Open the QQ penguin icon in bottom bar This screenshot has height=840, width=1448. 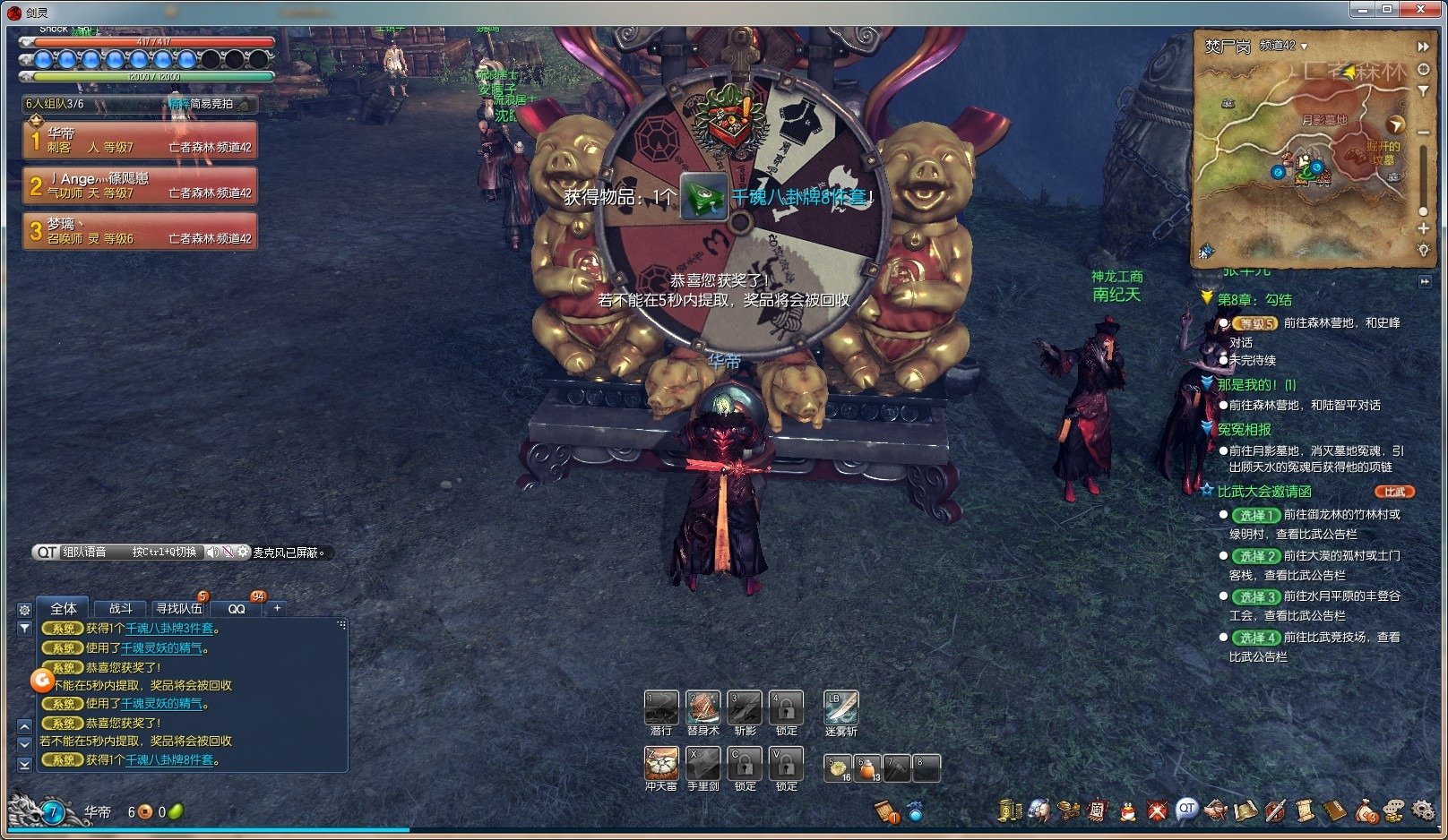tap(1127, 810)
